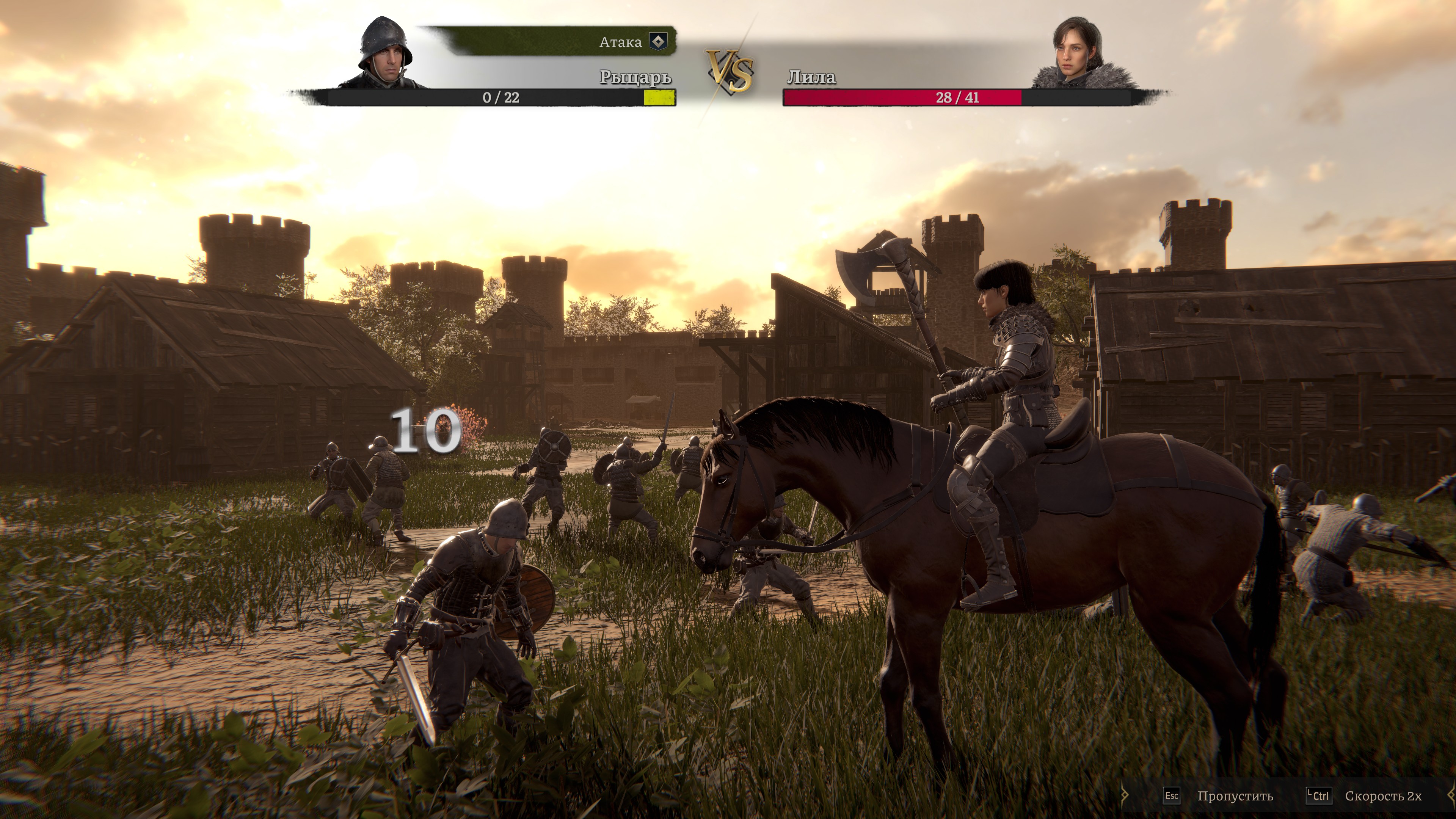This screenshot has height=819, width=1456.
Task: Click the Атака diamond icon
Action: click(658, 41)
